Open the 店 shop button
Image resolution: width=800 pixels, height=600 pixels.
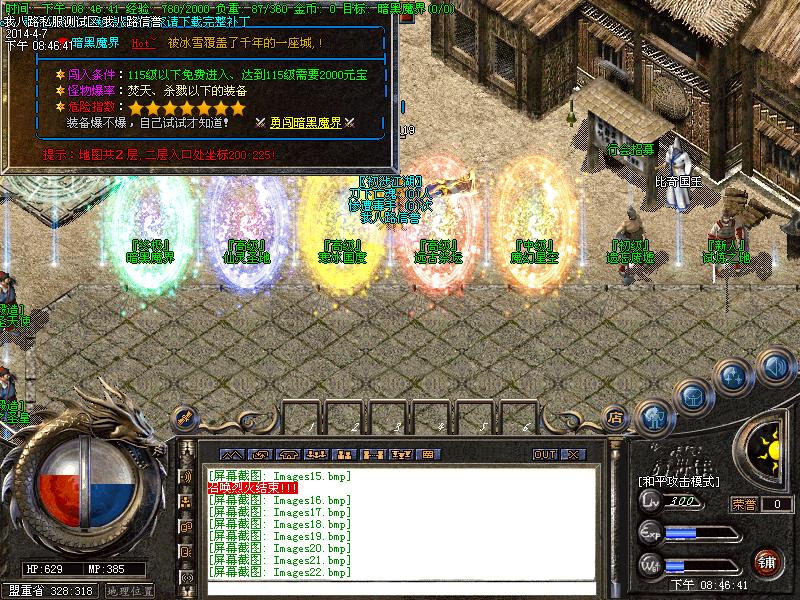(617, 416)
